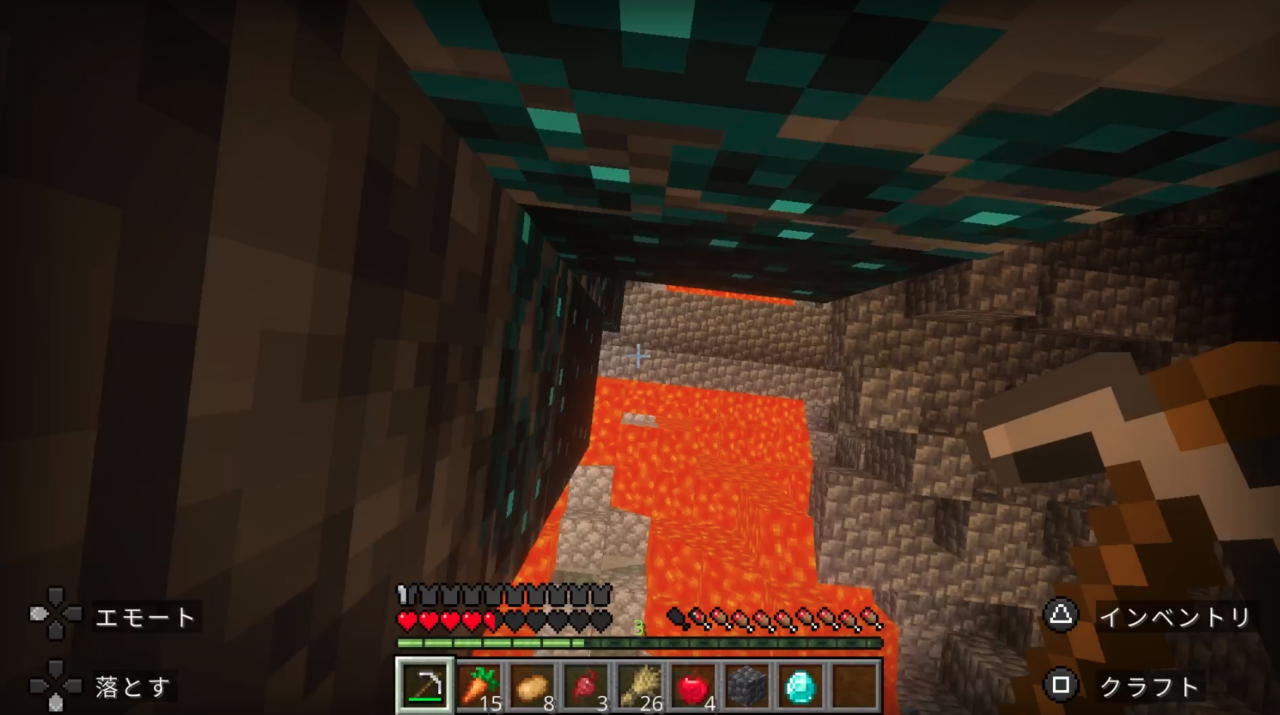
Task: Switch to the beetroot slot
Action: [x=587, y=685]
